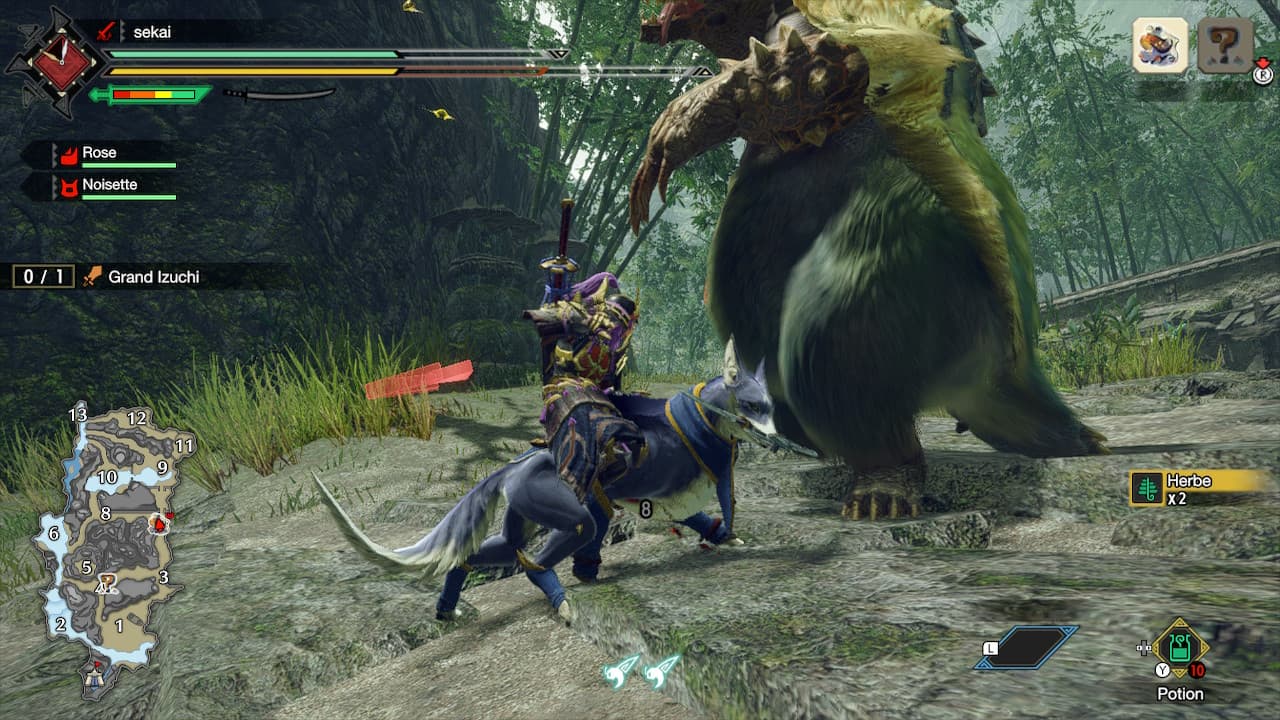
Task: Click the player name sekai
Action: (x=152, y=31)
